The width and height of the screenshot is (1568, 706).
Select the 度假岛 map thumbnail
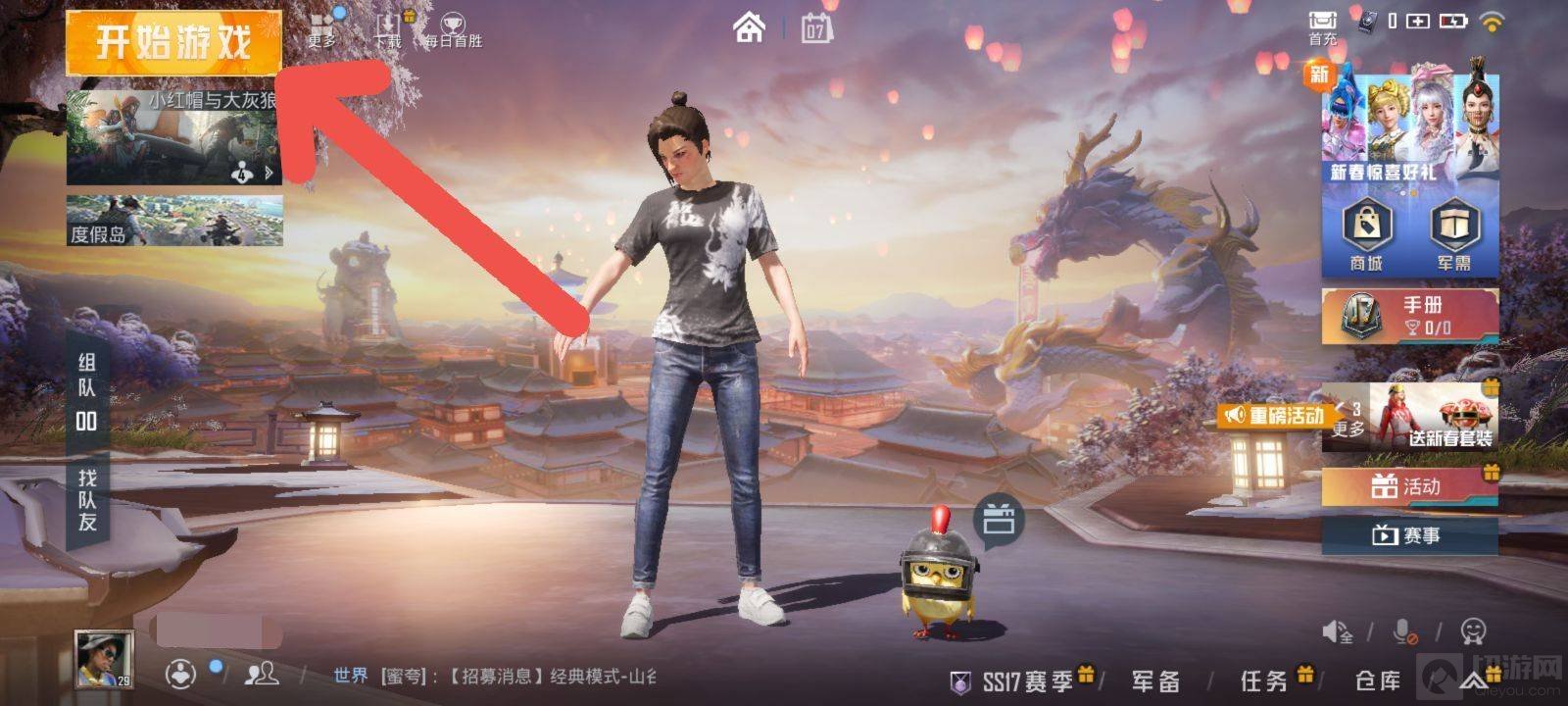tap(173, 220)
